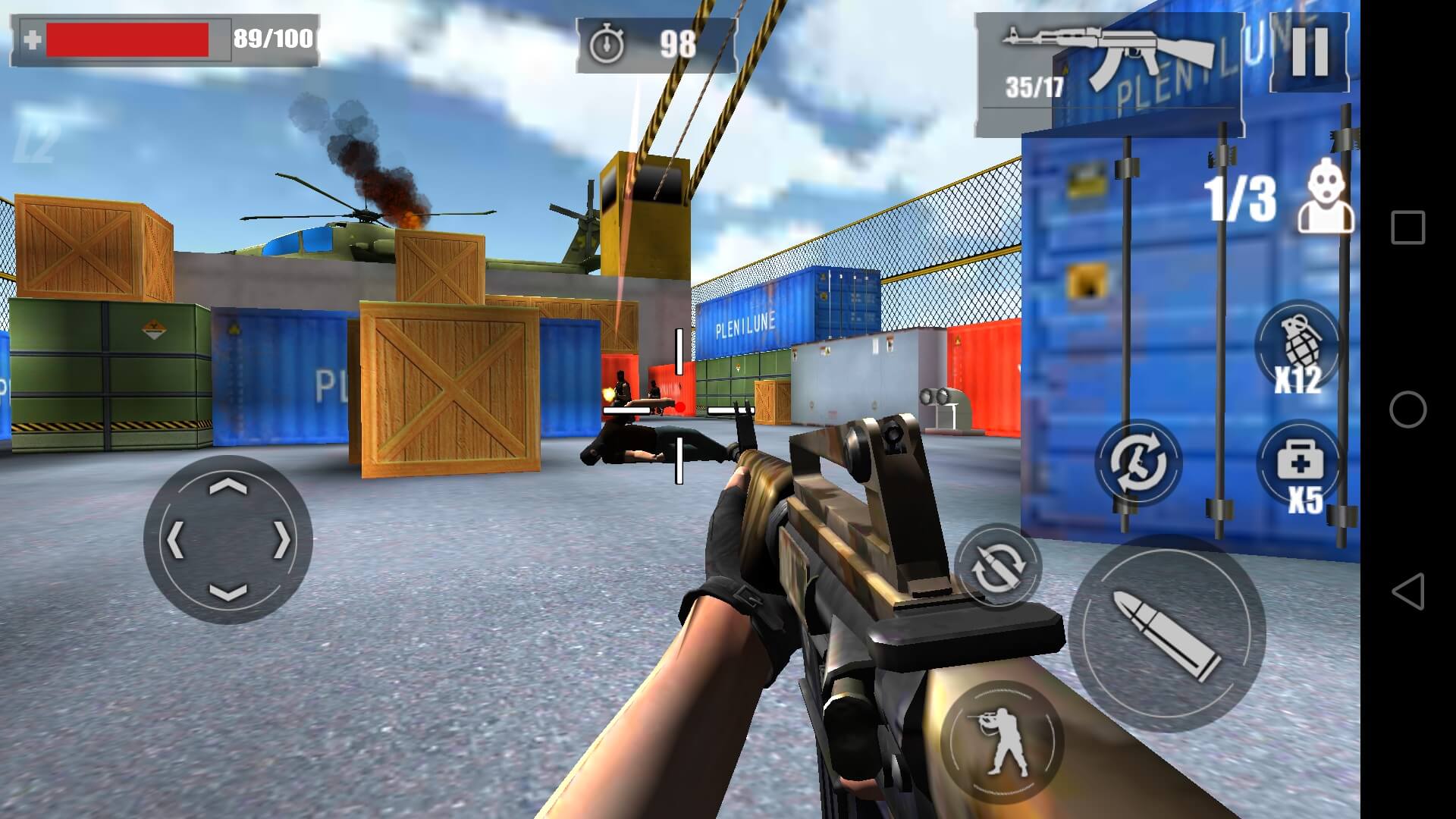Move forward with the up arrow
The height and width of the screenshot is (819, 1456).
coord(227,487)
